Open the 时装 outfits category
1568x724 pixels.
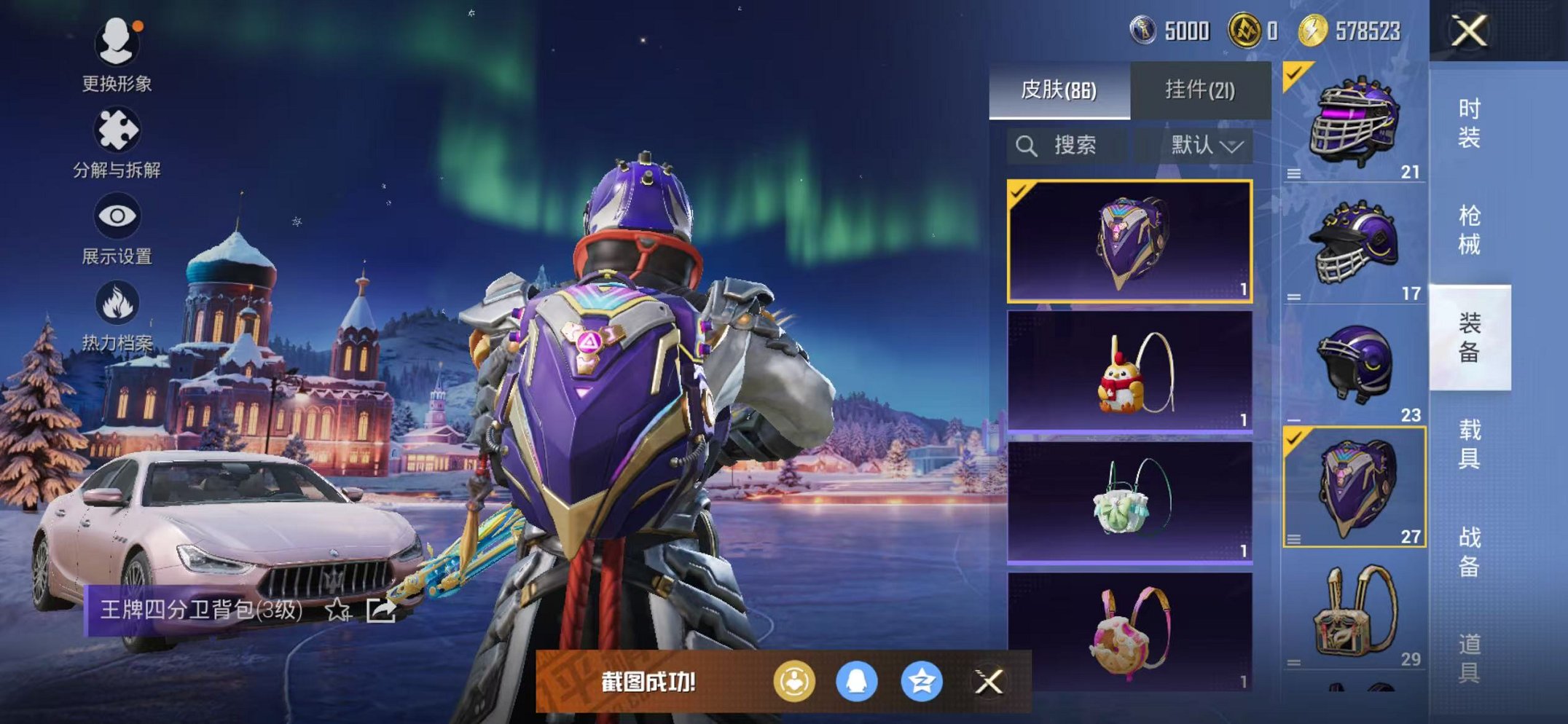[1469, 124]
